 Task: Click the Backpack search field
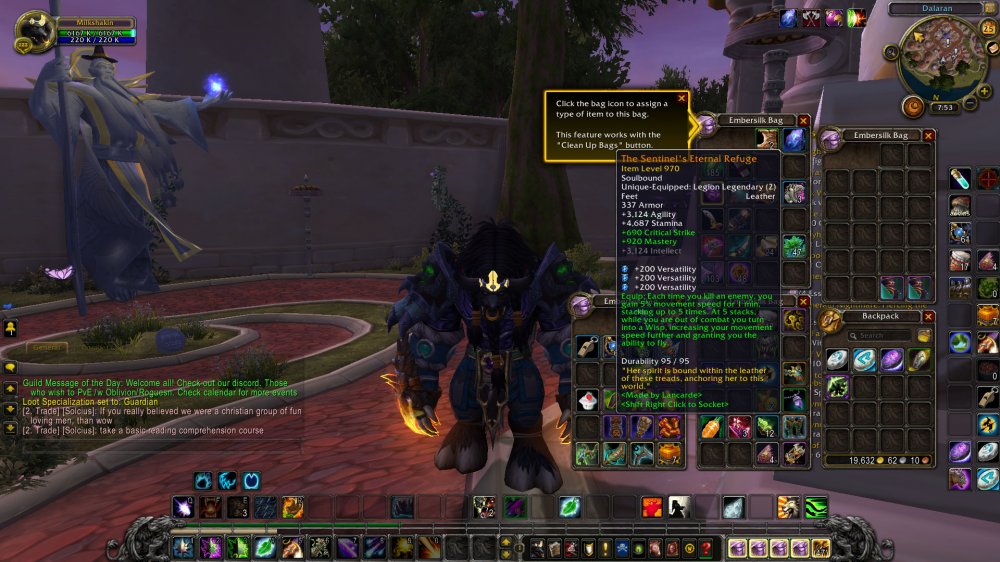[x=879, y=336]
